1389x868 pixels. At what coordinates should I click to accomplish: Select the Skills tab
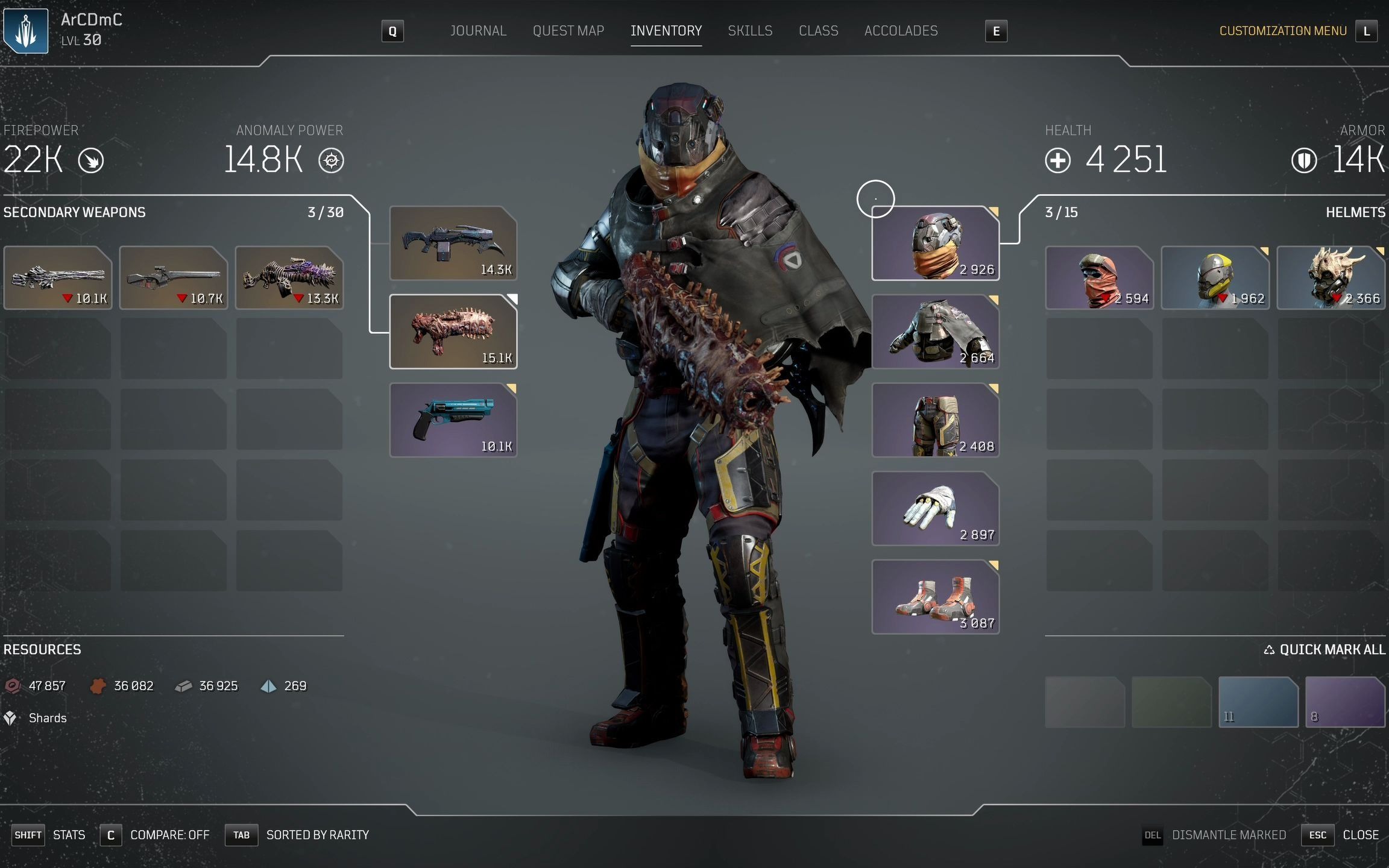[749, 31]
